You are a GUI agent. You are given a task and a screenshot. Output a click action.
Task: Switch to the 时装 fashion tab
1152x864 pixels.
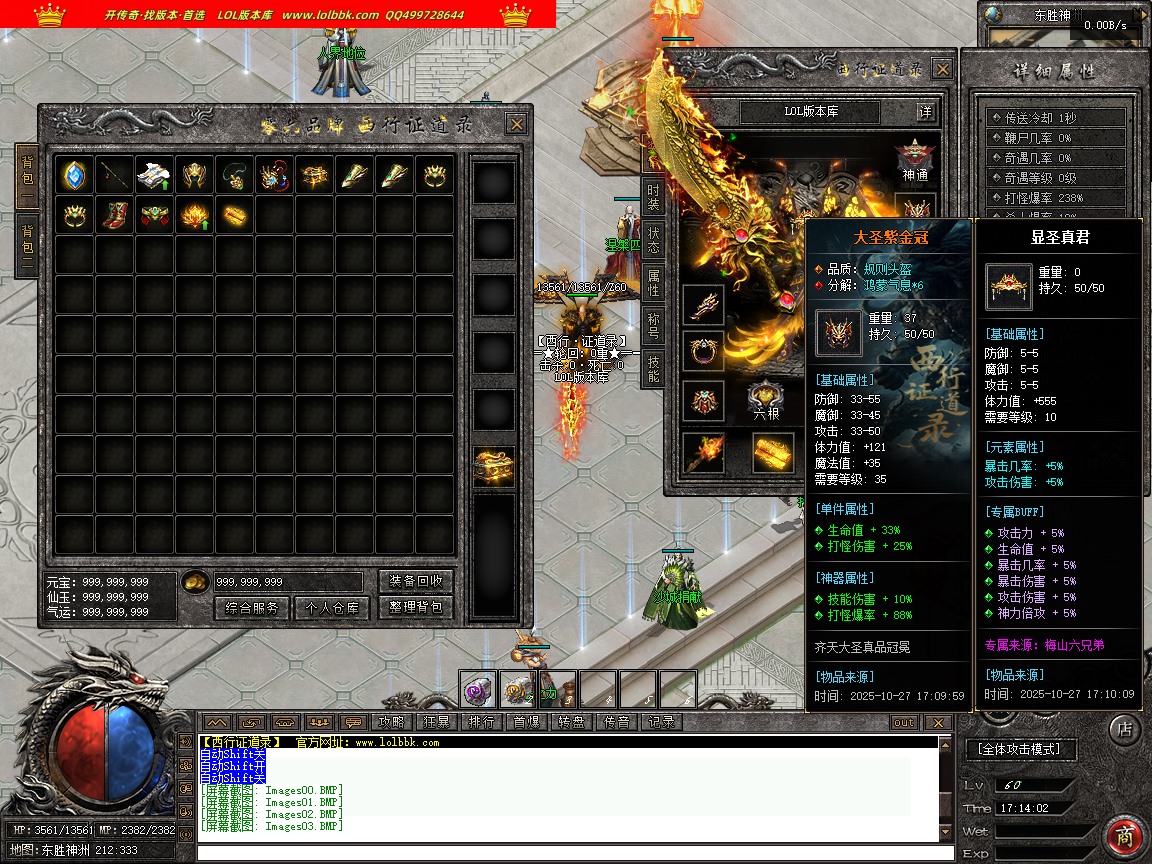653,196
